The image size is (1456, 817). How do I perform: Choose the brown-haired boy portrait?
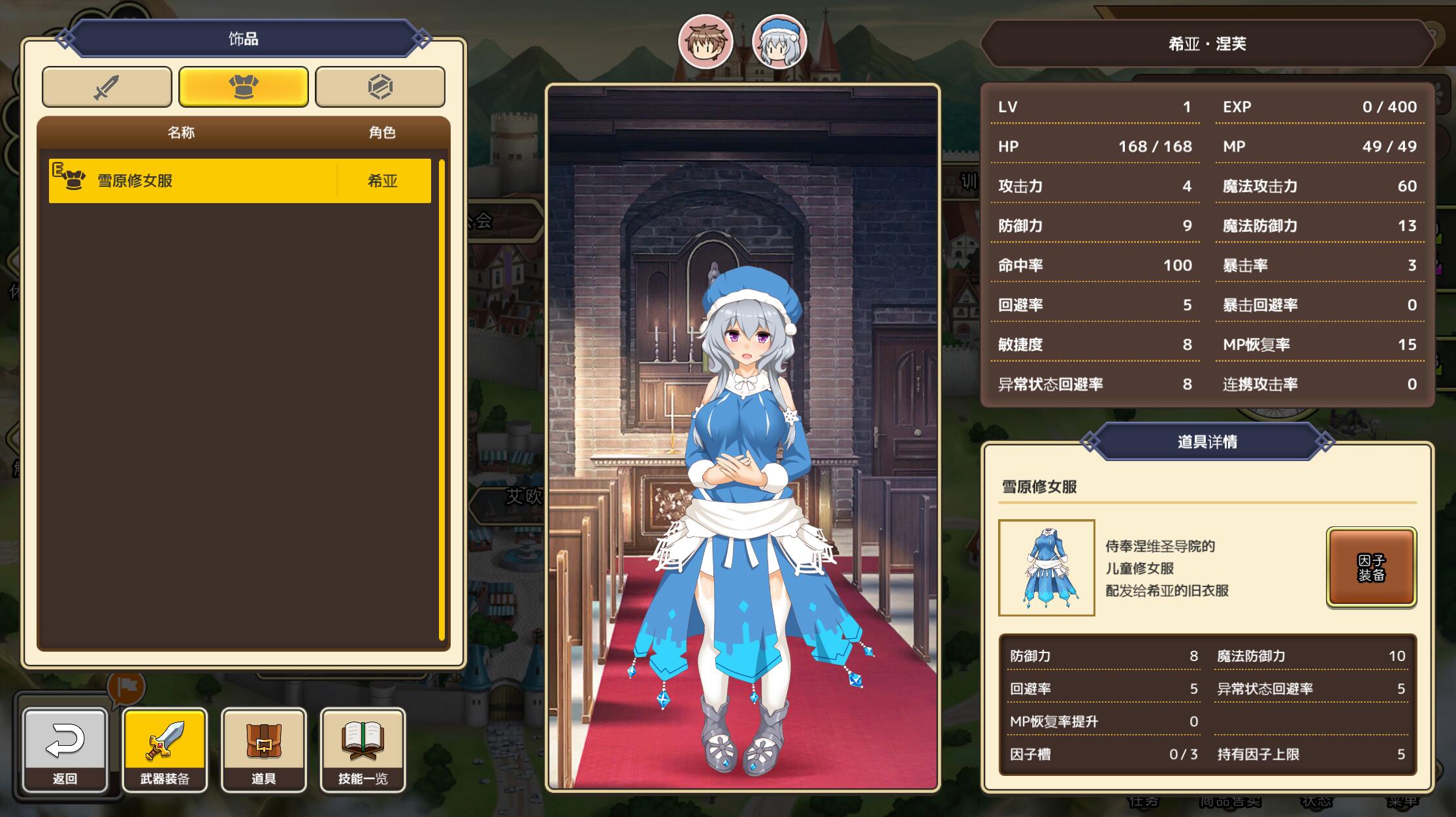[705, 42]
